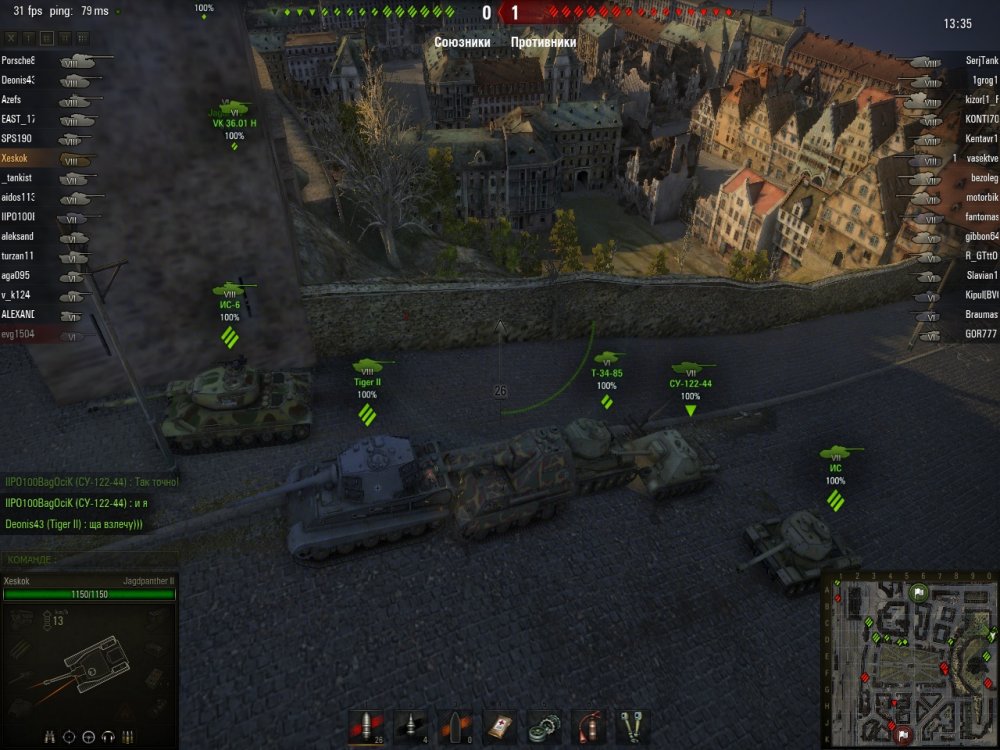The height and width of the screenshot is (750, 1000).
Task: Select the armor-piercing shell with 26 rounds
Action: [x=365, y=727]
